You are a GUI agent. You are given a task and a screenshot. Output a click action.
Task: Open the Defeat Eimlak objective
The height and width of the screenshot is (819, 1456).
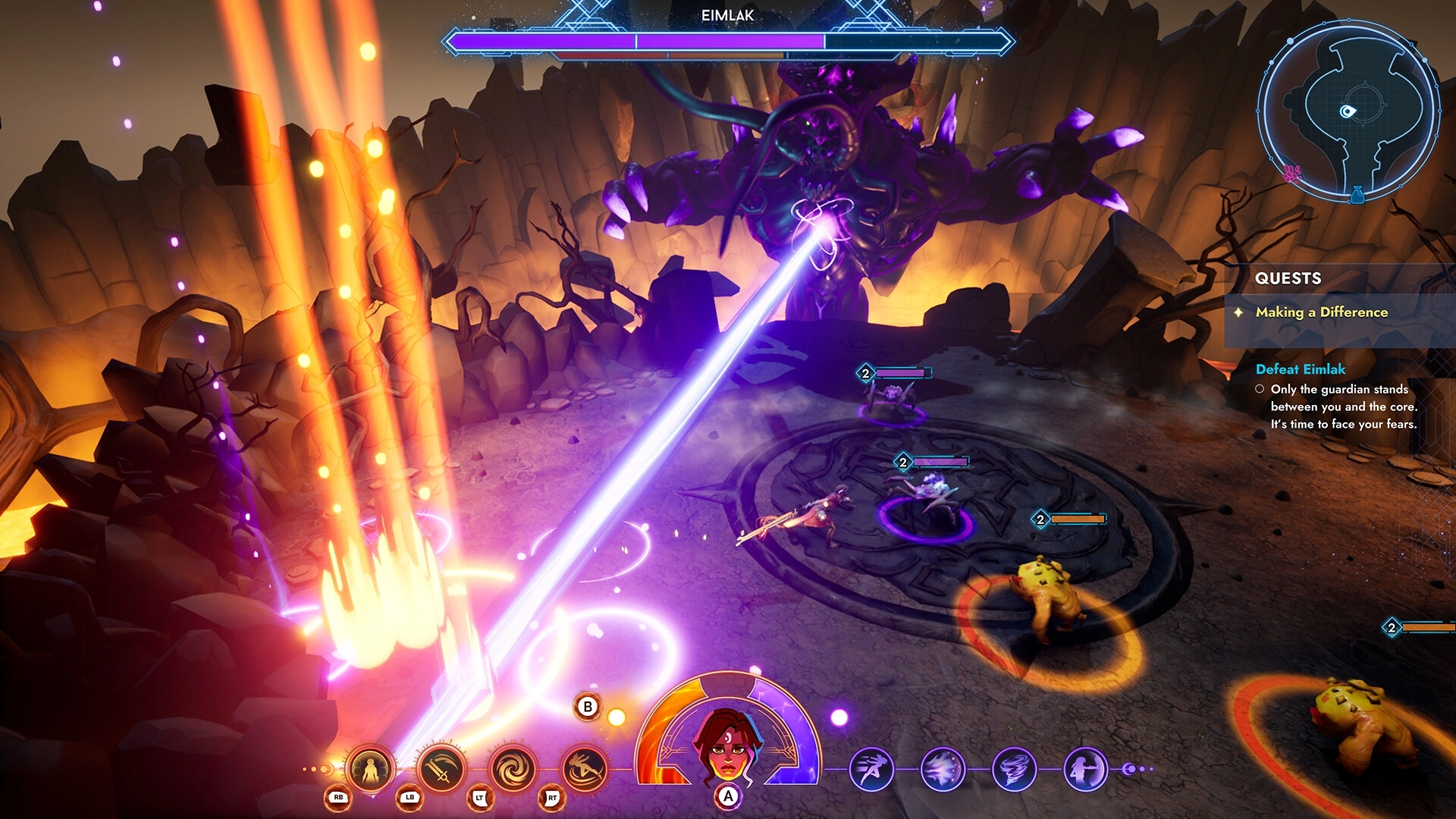(x=1300, y=369)
